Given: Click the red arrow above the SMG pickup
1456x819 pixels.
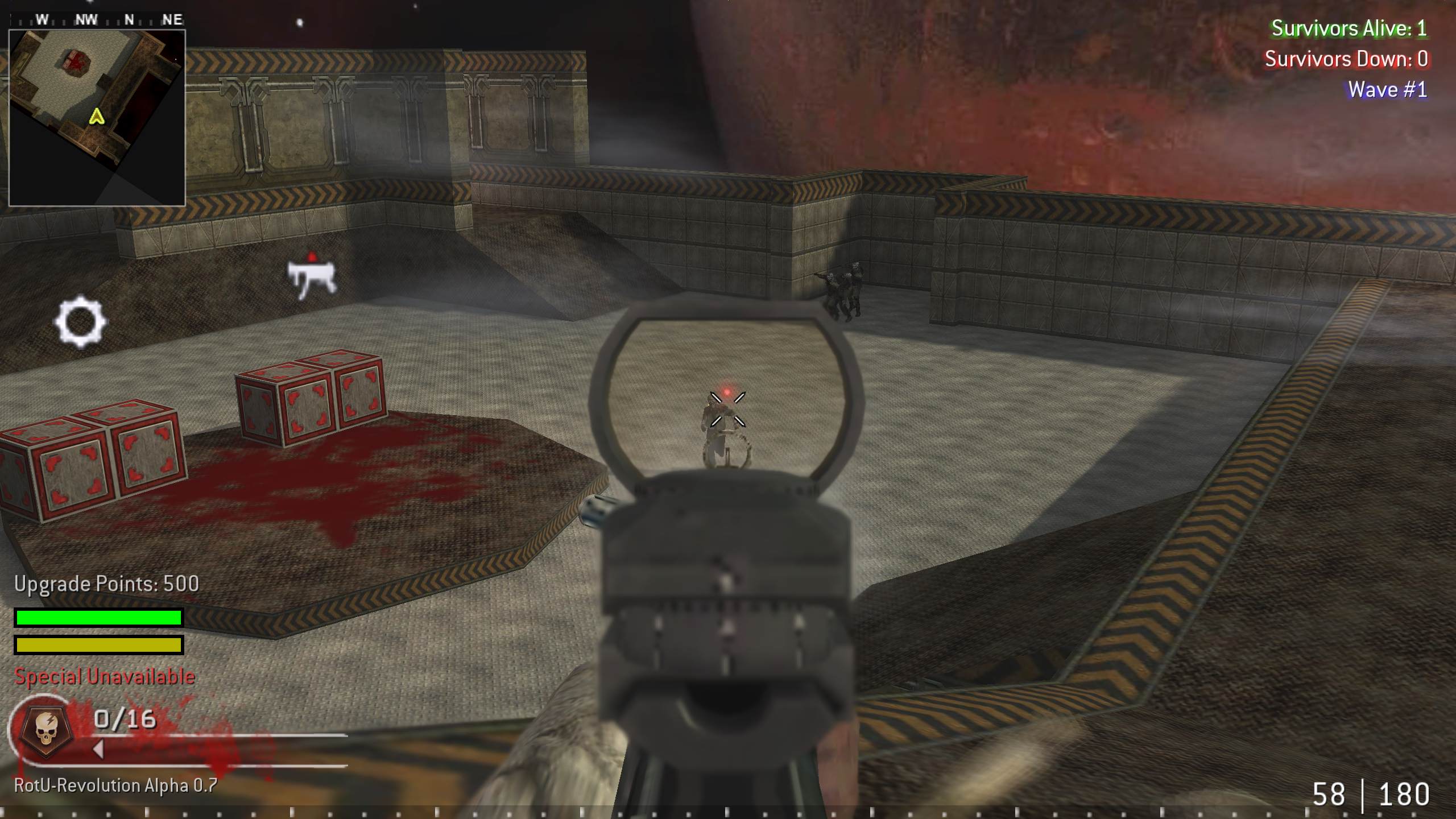Looking at the screenshot, I should (x=313, y=255).
